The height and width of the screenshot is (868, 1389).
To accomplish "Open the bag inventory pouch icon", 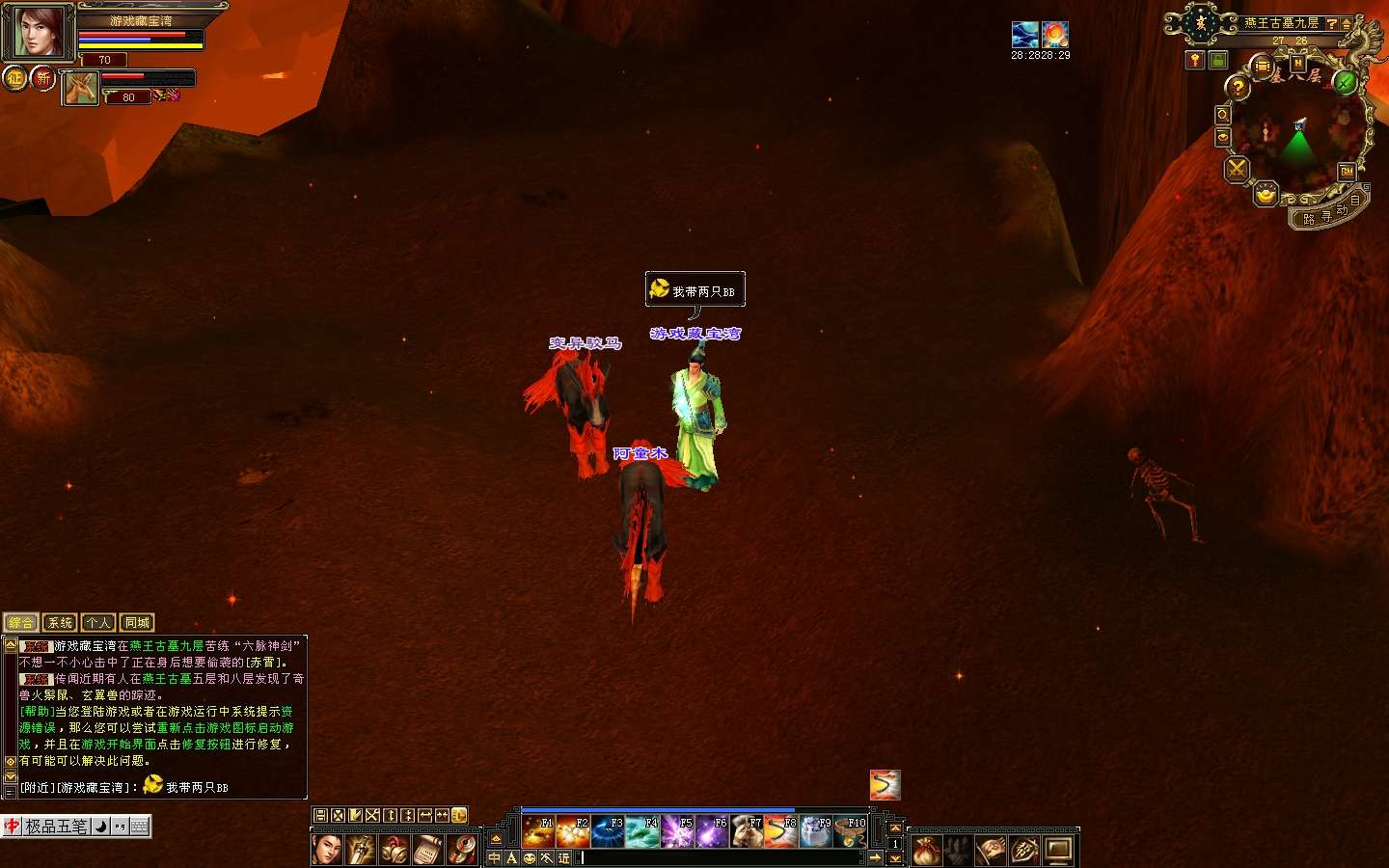I will point(926,850).
